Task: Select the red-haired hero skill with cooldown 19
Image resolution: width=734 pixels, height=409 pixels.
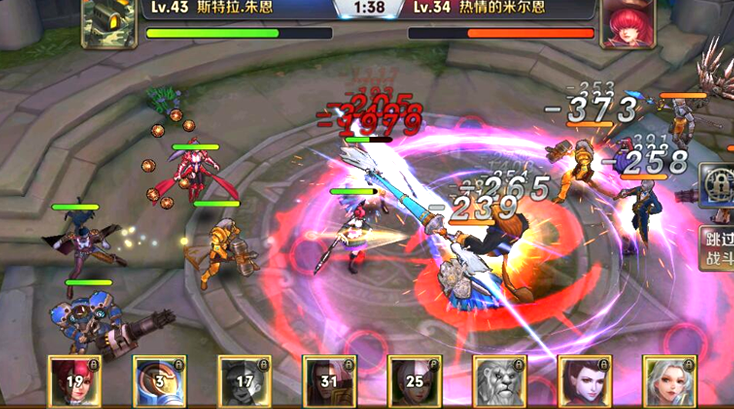Action: (x=75, y=381)
